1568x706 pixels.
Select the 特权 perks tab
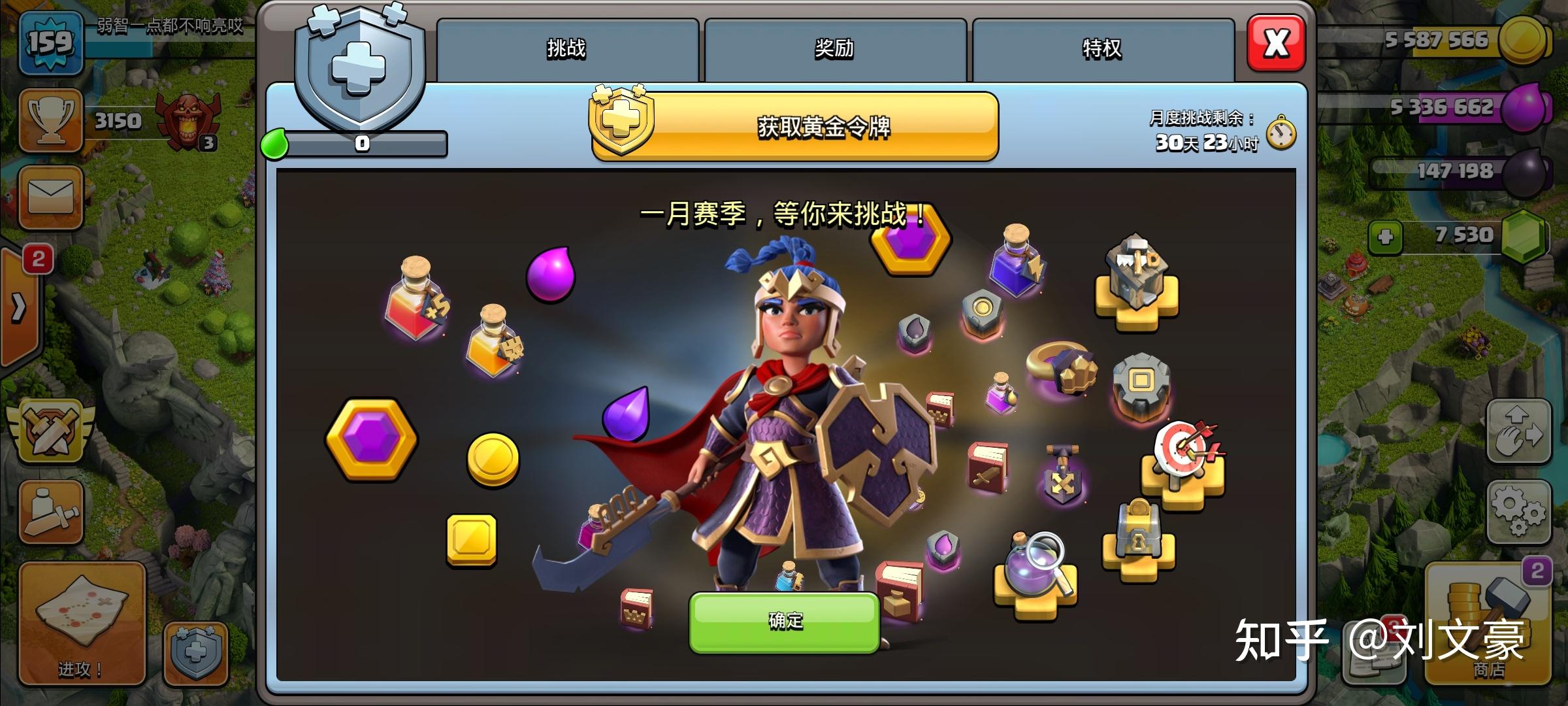tap(1103, 49)
